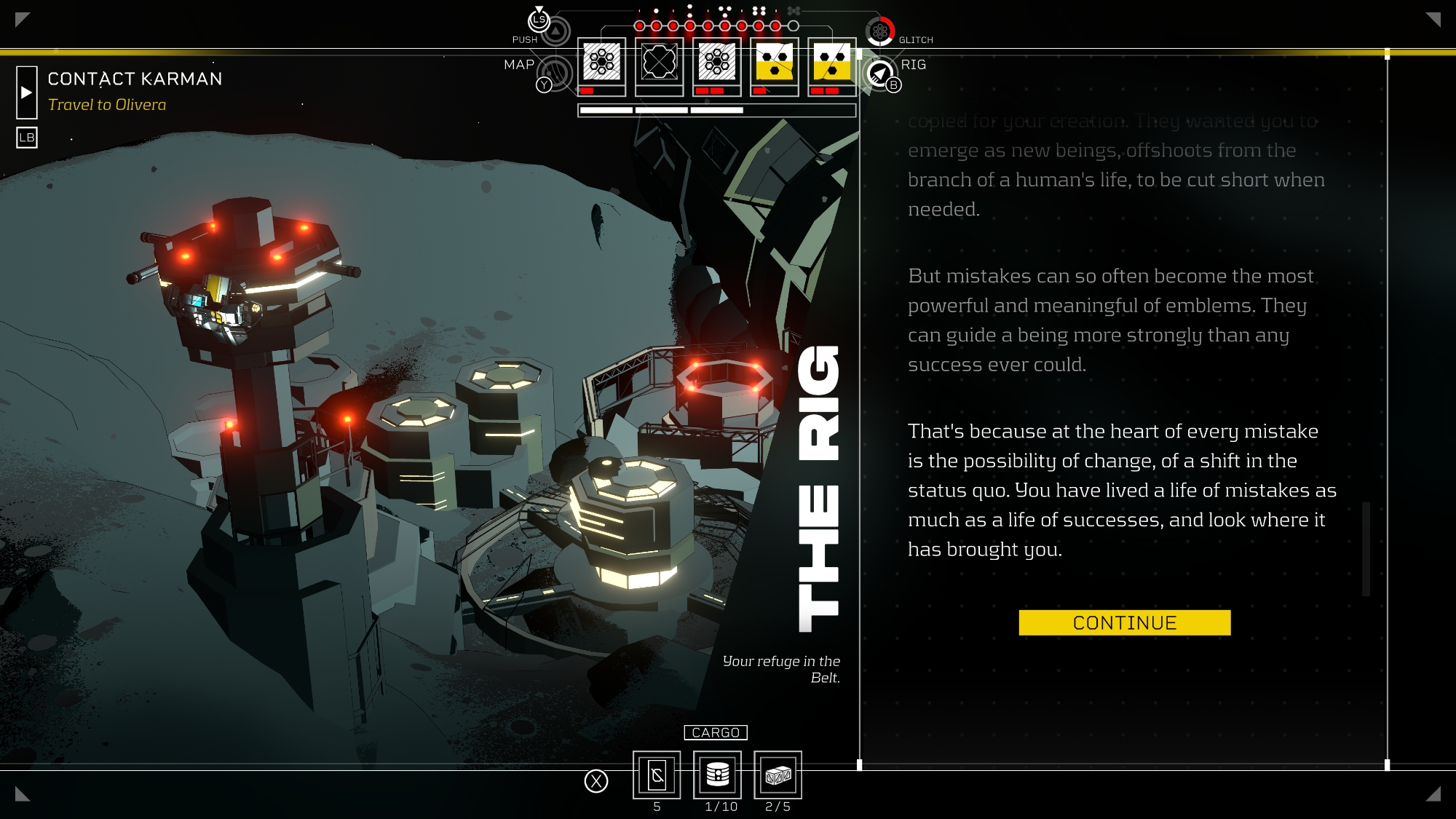The image size is (1456, 819).
Task: Open the Cargo label
Action: coord(716,732)
